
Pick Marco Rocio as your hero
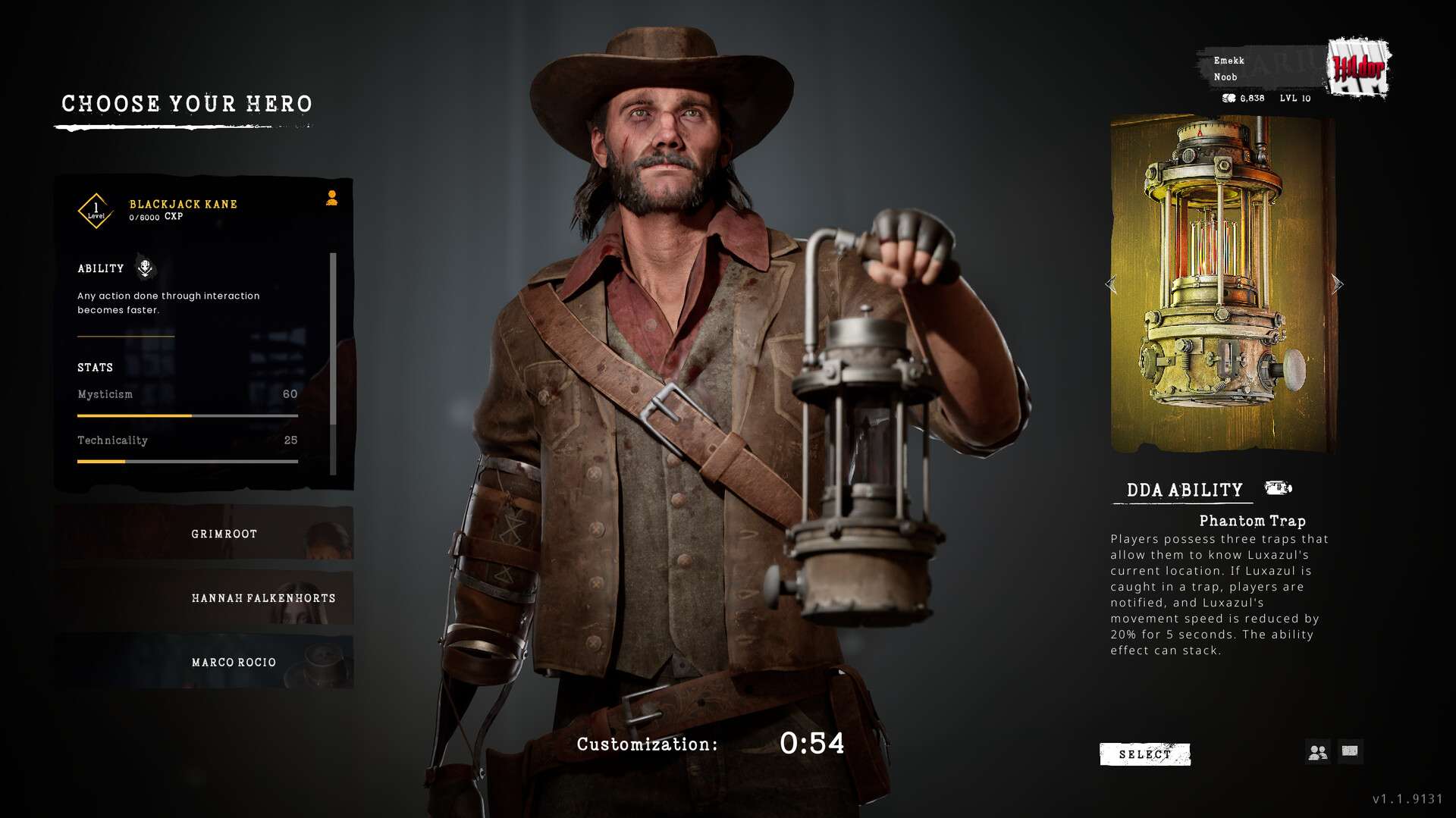point(203,662)
